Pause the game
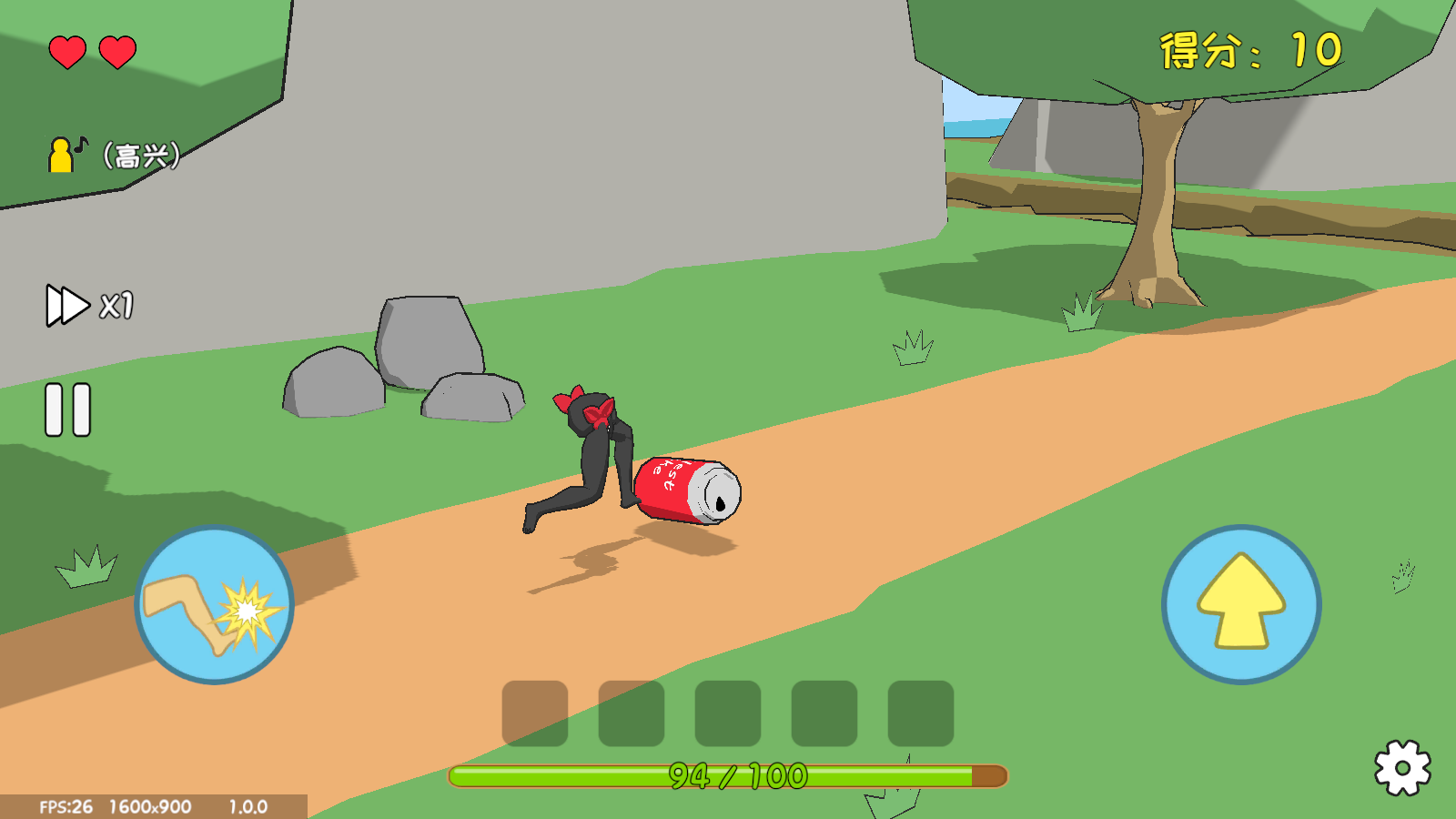The image size is (1456, 819). coord(68,409)
